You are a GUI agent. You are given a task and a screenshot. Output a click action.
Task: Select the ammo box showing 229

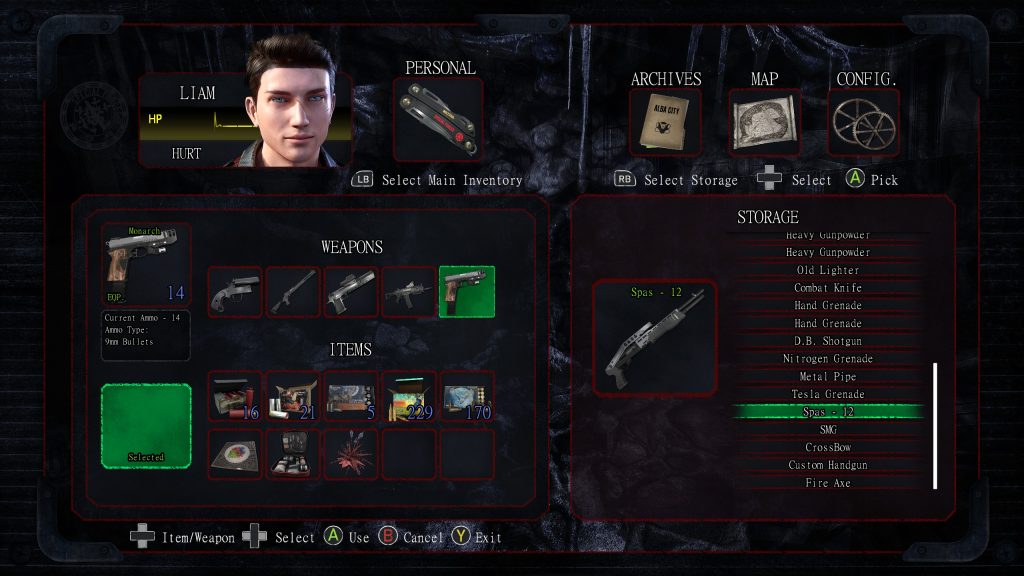pos(409,397)
